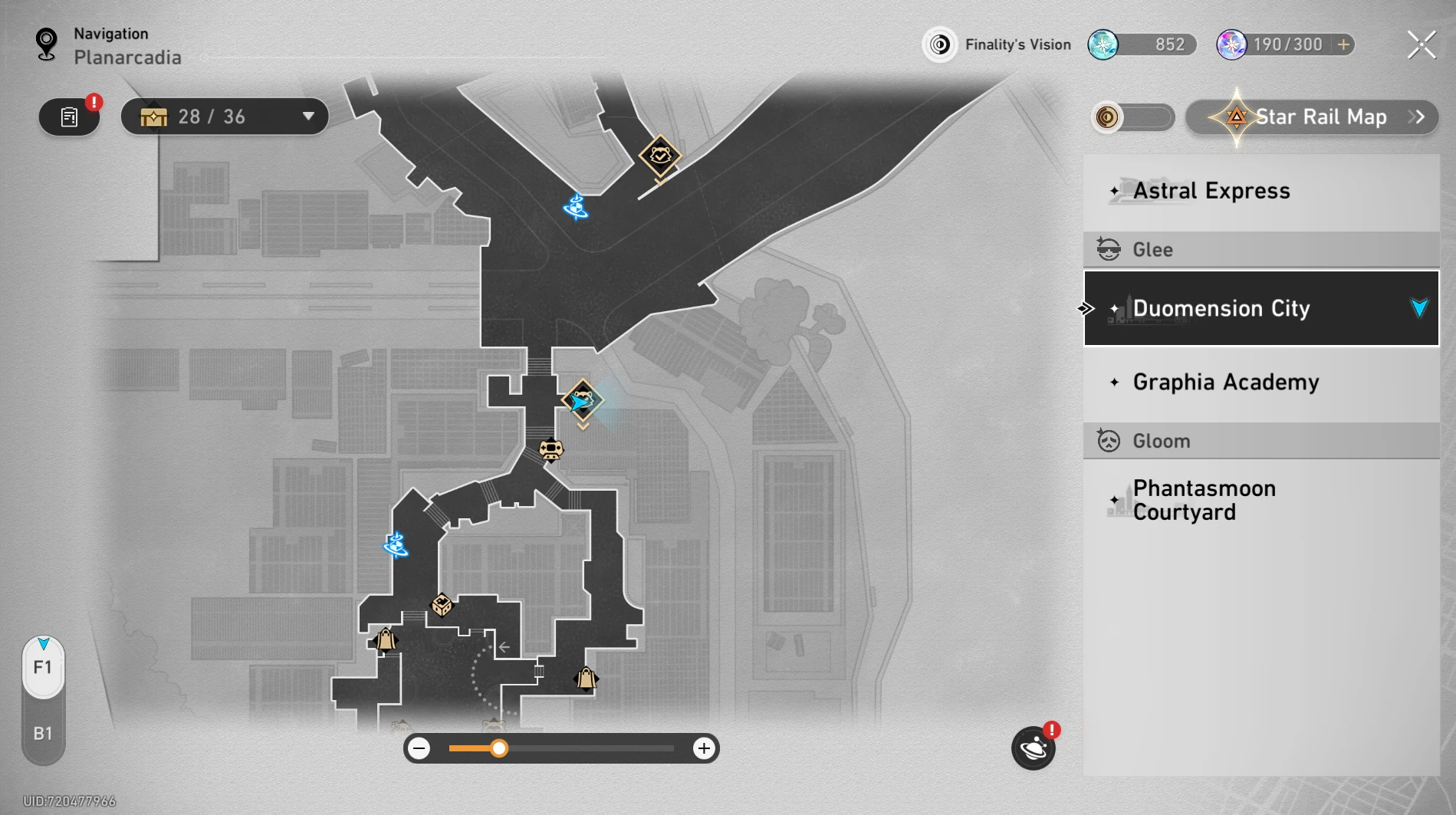The height and width of the screenshot is (815, 1456).
Task: Switch to floor F1
Action: (43, 667)
